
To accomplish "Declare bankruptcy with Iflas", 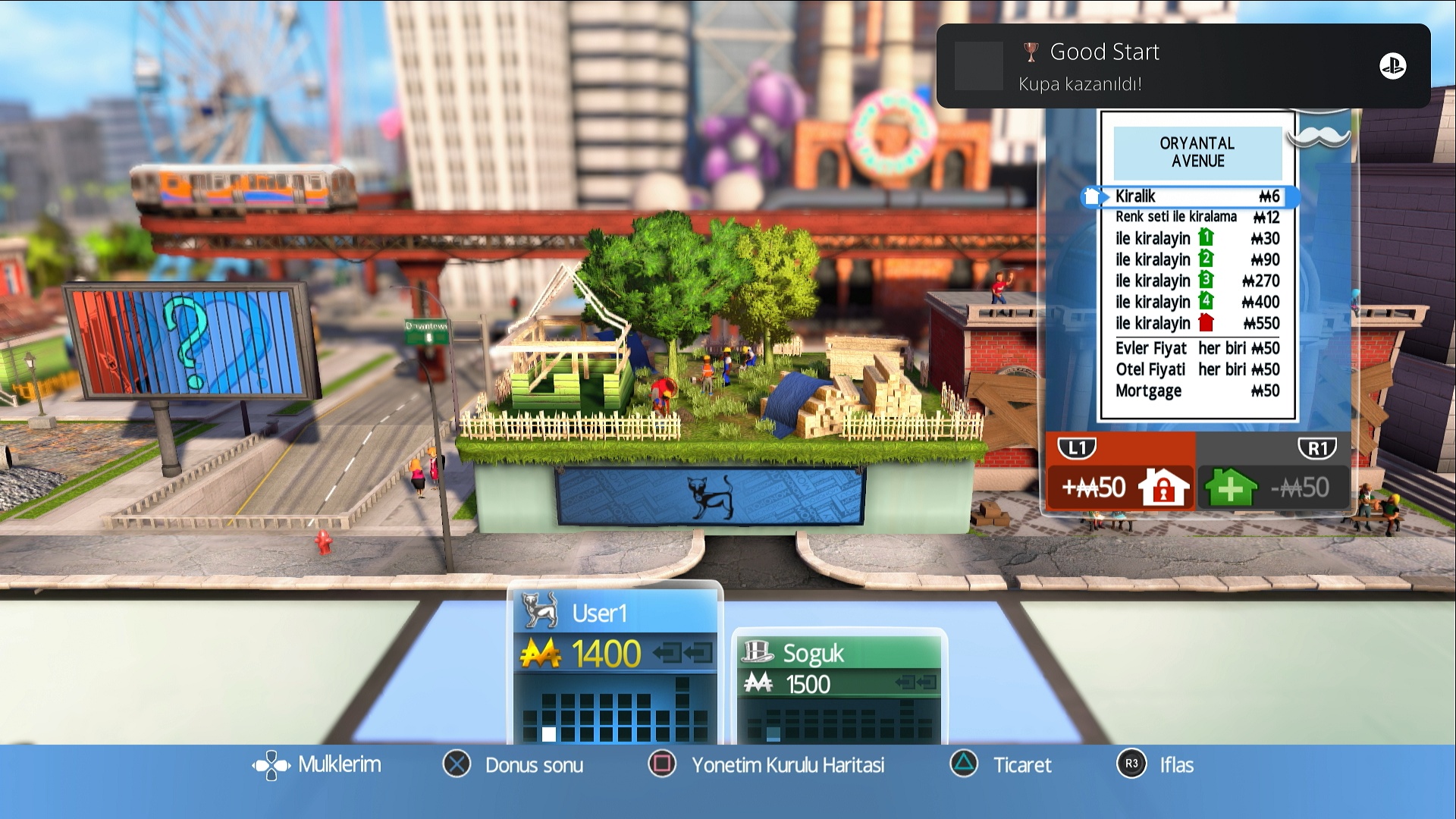I will click(x=1156, y=764).
